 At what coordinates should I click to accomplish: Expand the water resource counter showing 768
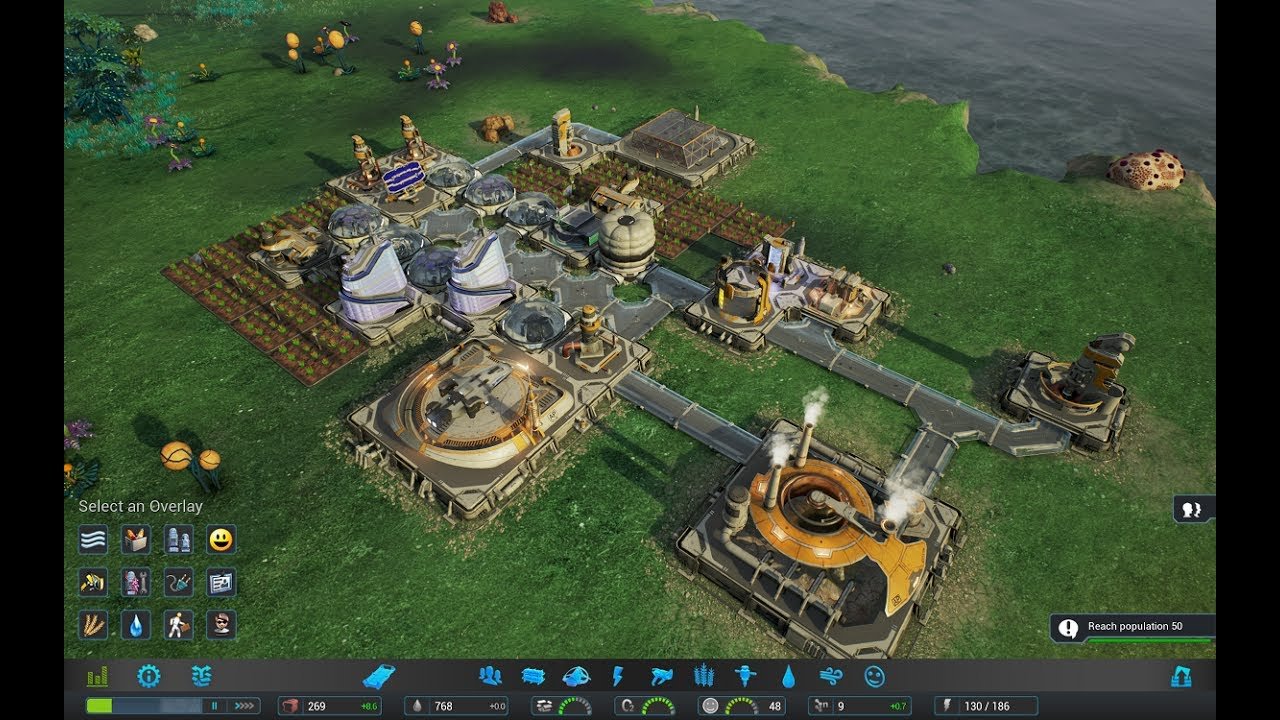(x=455, y=706)
